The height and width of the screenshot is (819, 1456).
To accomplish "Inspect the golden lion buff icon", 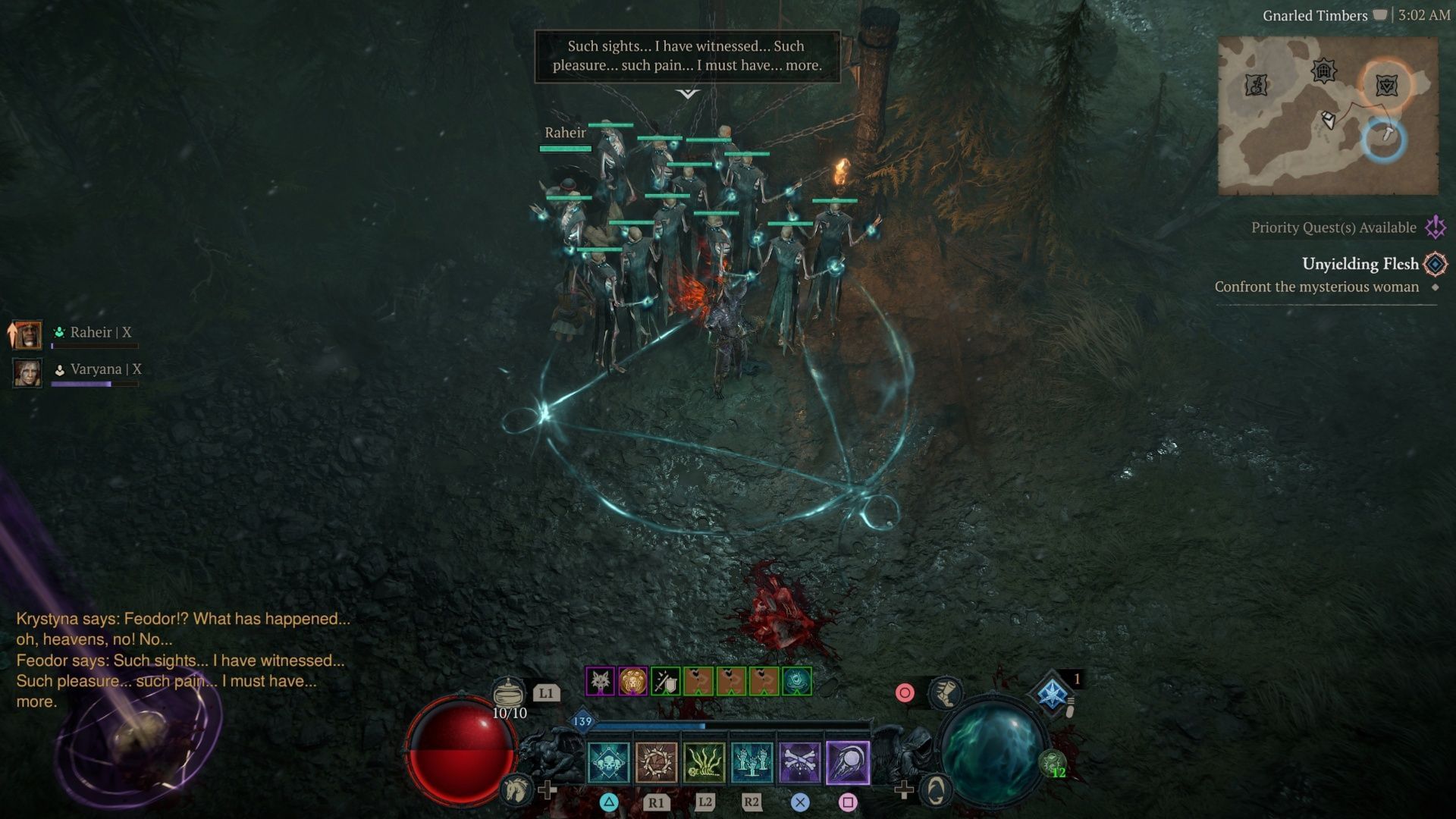I will coord(632,681).
